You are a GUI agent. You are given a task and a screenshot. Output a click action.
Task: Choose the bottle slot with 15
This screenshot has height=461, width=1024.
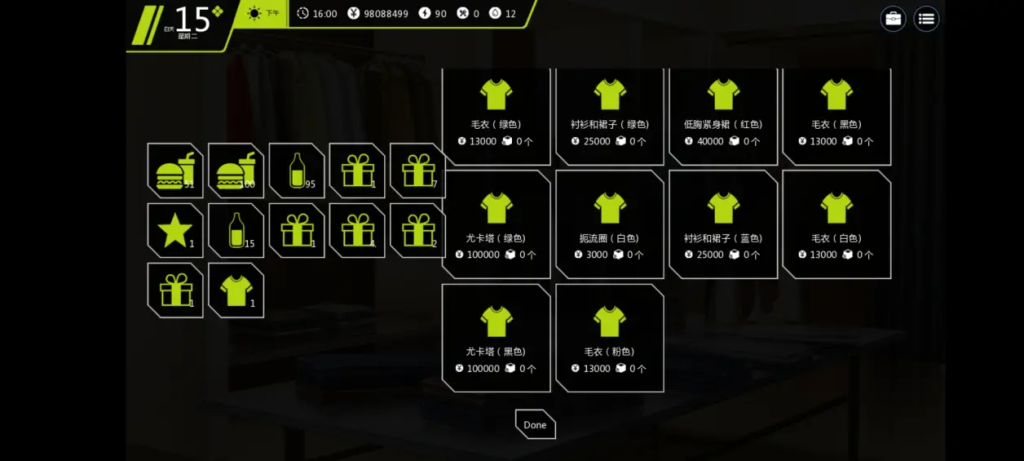click(x=236, y=231)
